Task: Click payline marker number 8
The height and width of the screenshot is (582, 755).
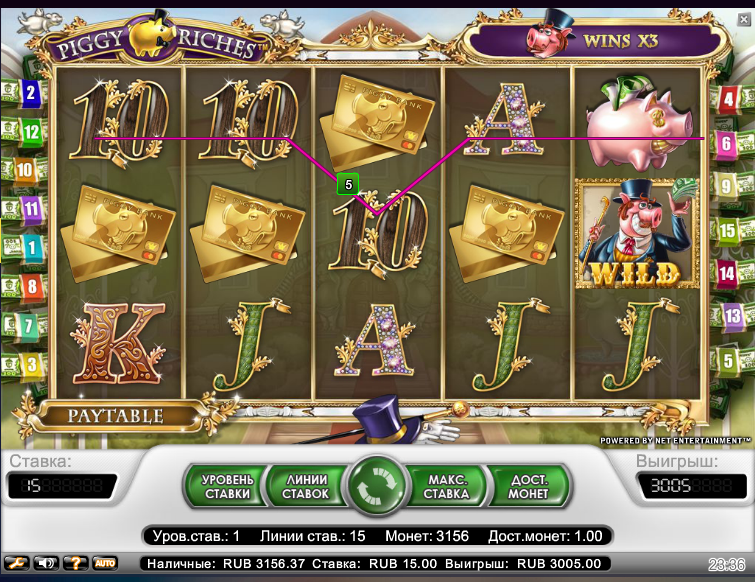Action: pyautogui.click(x=31, y=287)
